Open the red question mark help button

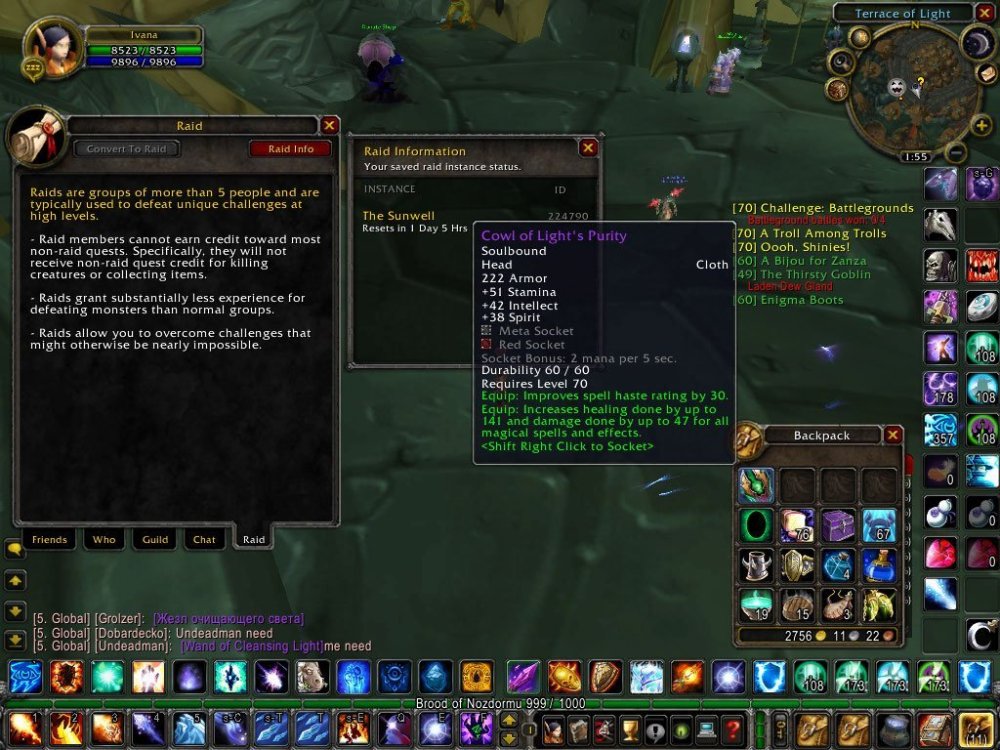tap(731, 727)
